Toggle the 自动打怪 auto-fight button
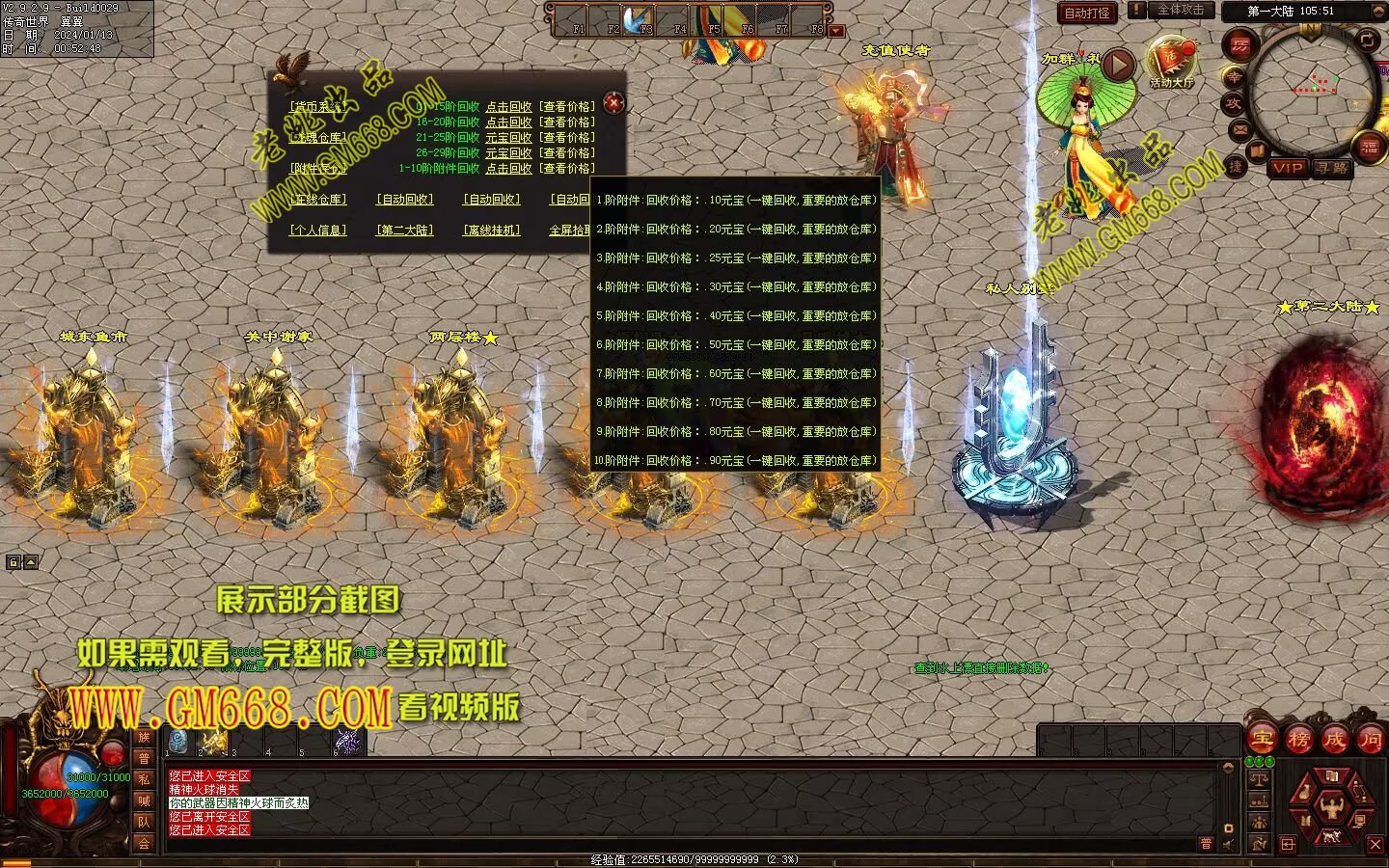This screenshot has width=1389, height=868. [x=1087, y=13]
